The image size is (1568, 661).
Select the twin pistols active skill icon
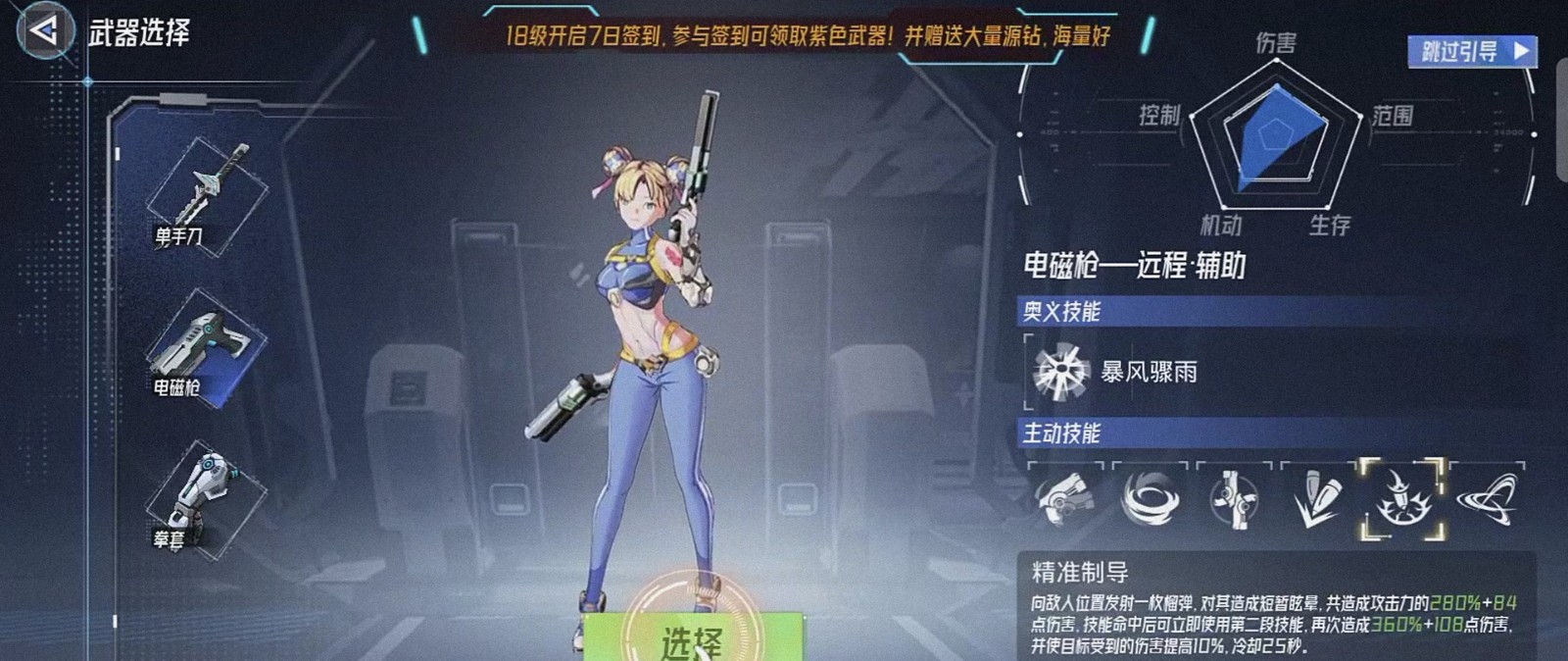click(x=1063, y=498)
